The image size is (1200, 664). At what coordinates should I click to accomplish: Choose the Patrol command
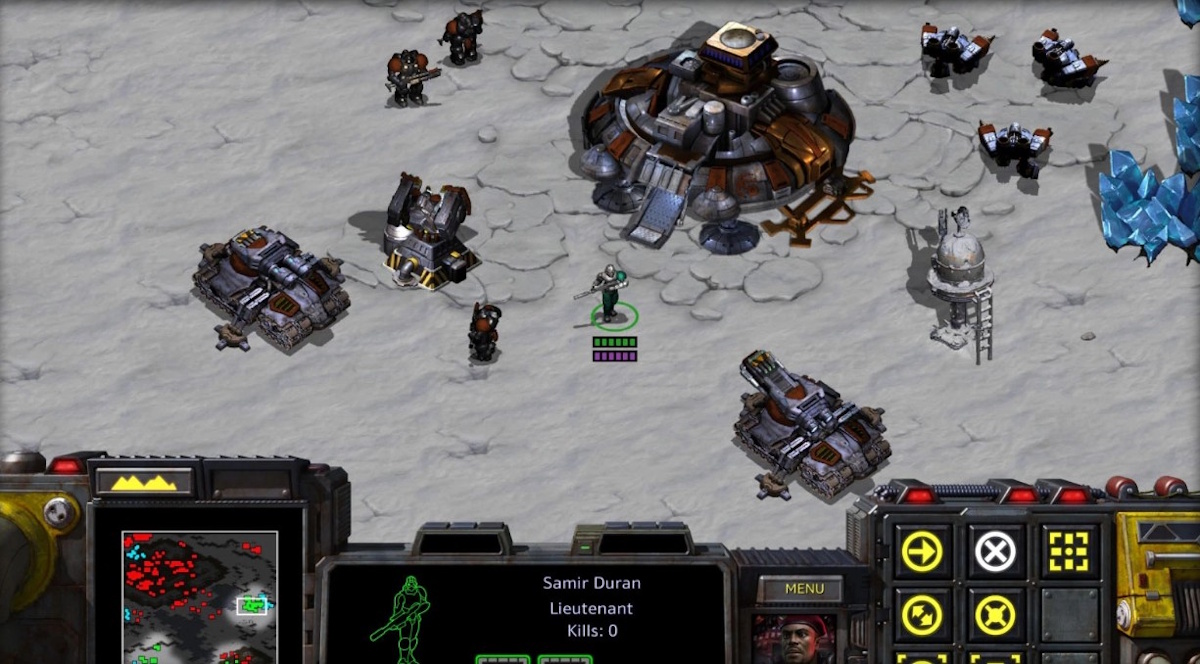pos(921,615)
